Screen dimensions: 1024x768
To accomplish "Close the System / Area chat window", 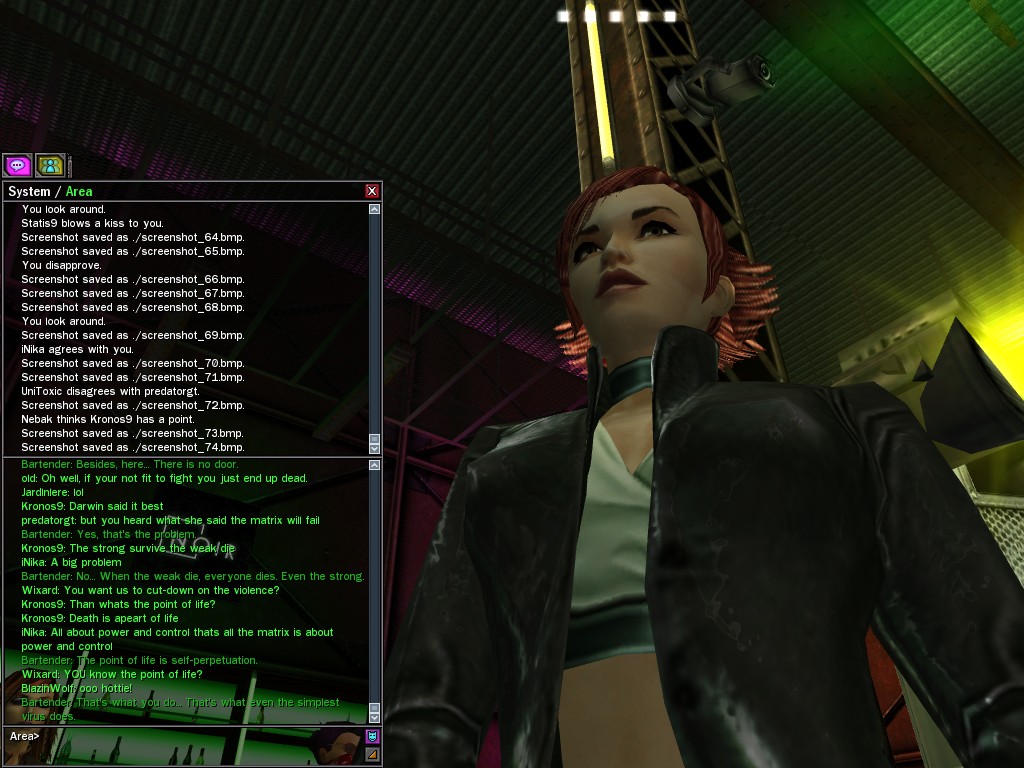I will pyautogui.click(x=372, y=191).
